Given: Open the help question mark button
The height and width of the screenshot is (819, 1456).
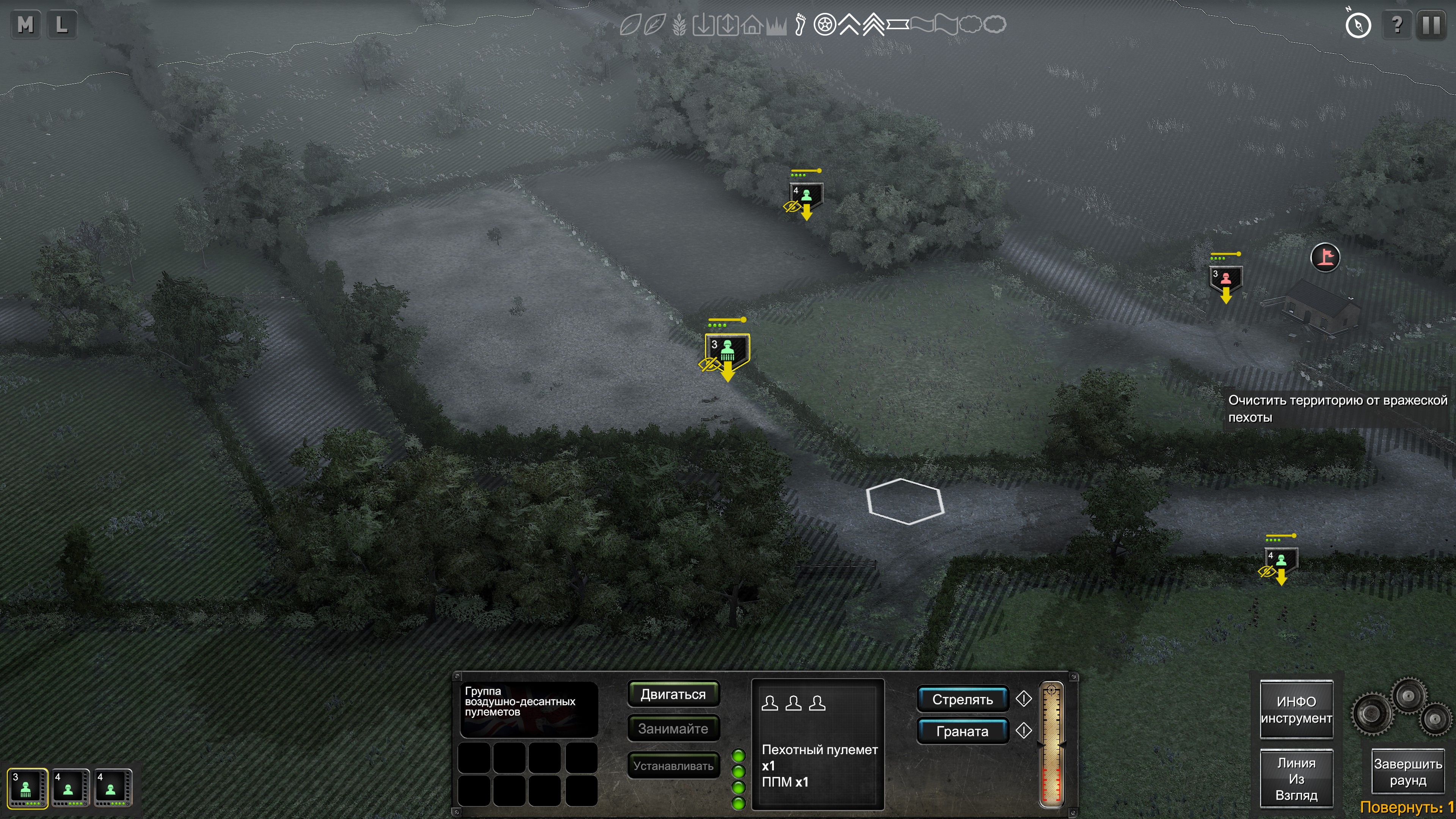Looking at the screenshot, I should tap(1396, 25).
